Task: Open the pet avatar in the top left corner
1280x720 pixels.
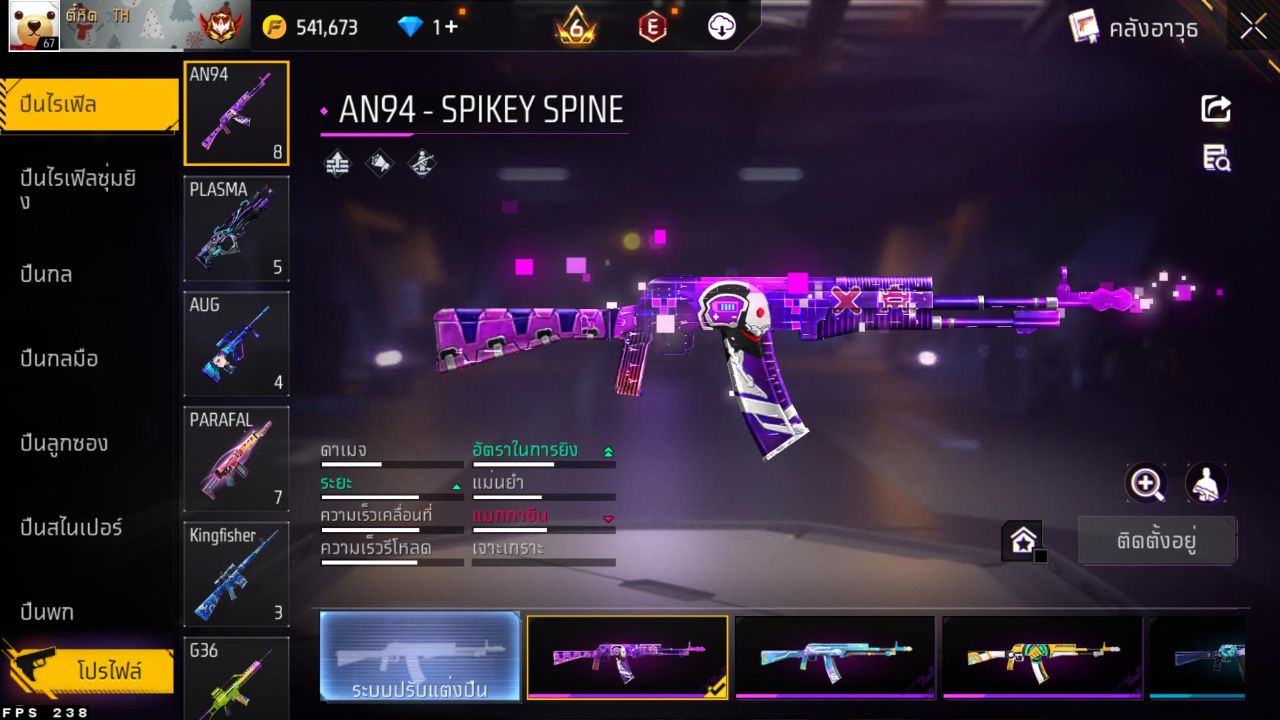Action: coord(33,27)
